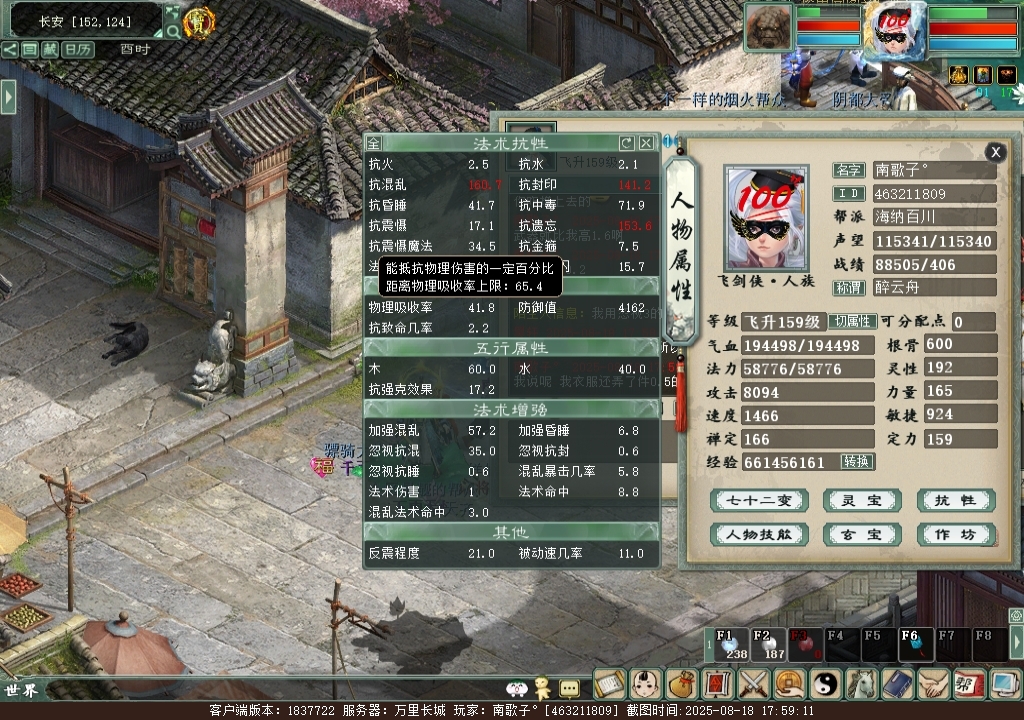Click the 抗性 resistance button
Screen dimensions: 1024x720
click(955, 501)
